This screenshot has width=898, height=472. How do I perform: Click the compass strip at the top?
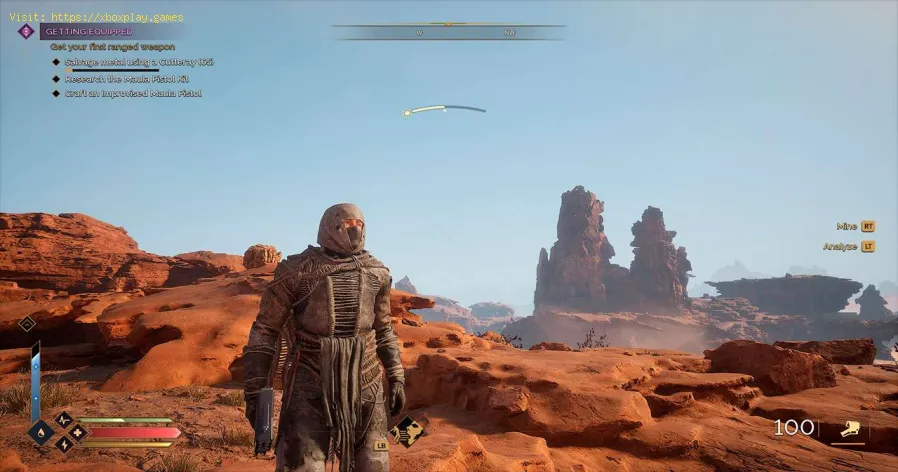pos(448,30)
